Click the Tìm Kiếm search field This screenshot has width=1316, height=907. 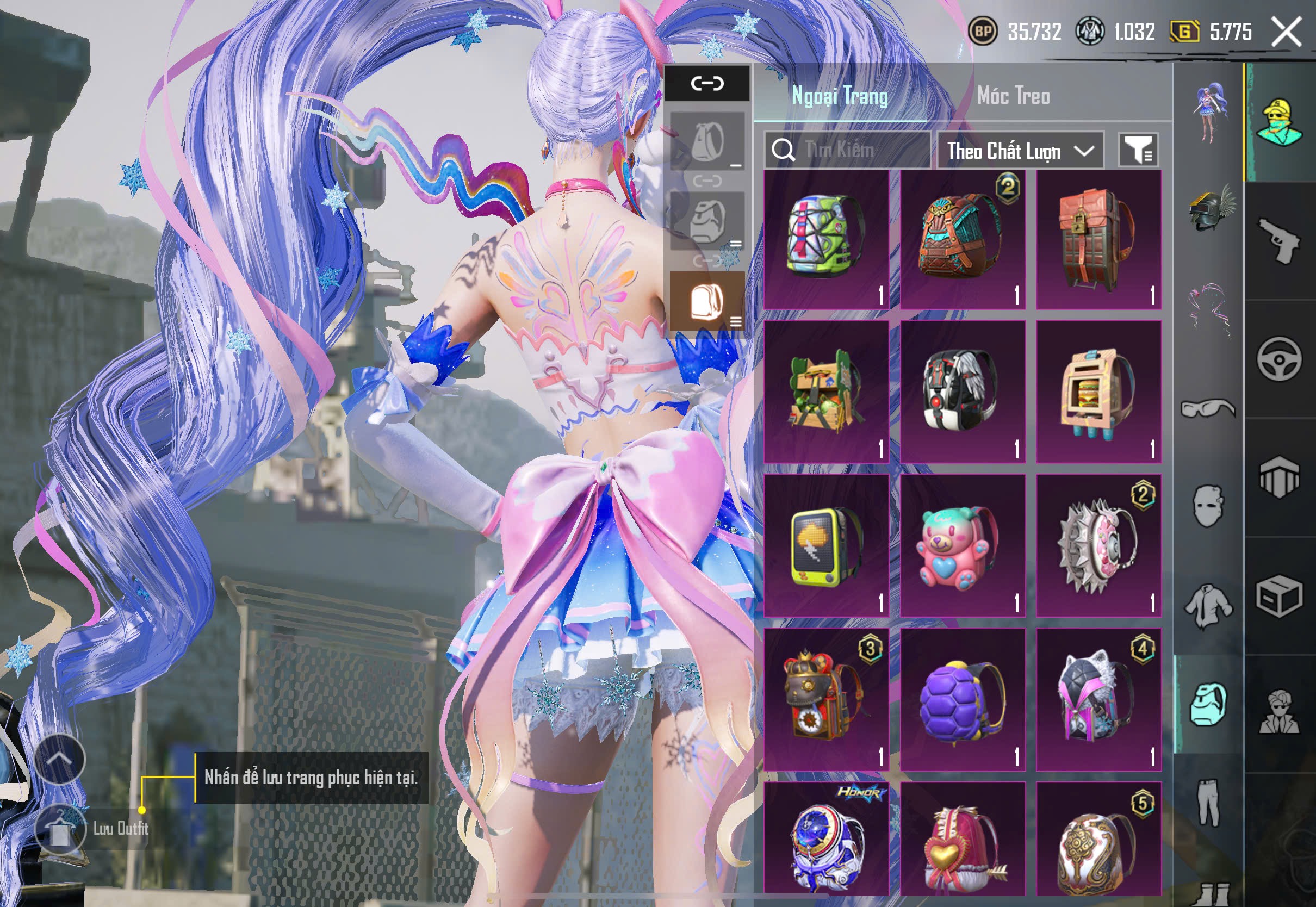pos(847,150)
